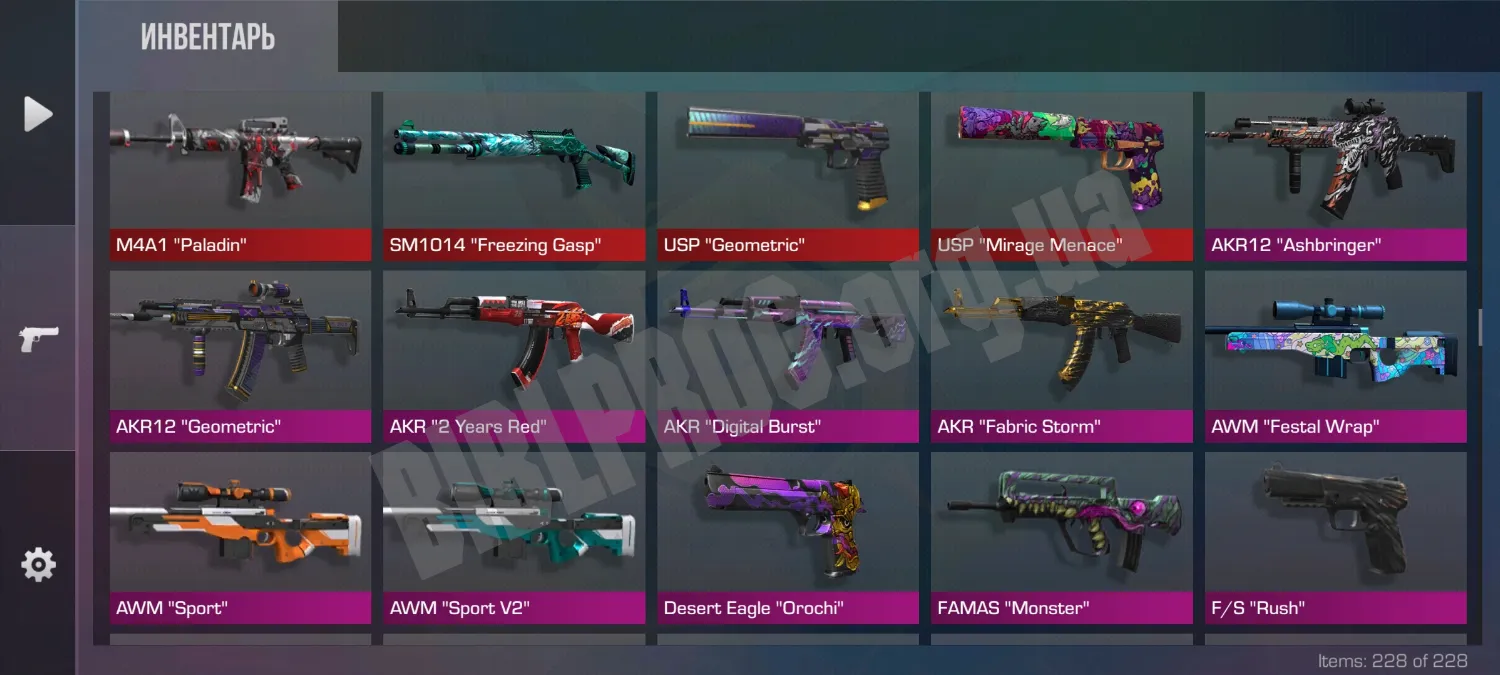This screenshot has height=675, width=1500.
Task: Select the AWM "Festal Wrap" sniper
Action: click(x=1336, y=357)
